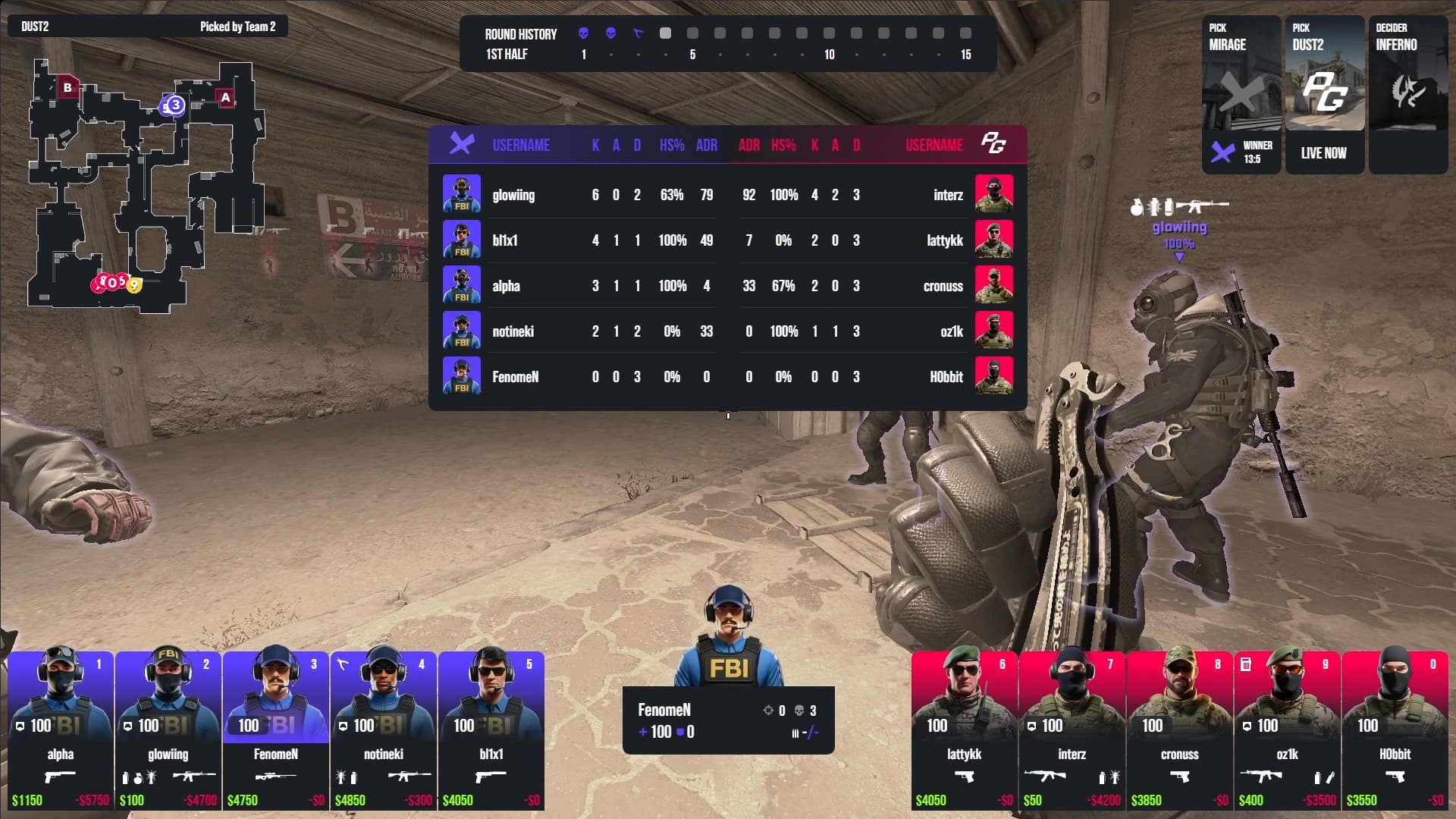Select notineki's player card
The image size is (1456, 819).
(x=384, y=730)
